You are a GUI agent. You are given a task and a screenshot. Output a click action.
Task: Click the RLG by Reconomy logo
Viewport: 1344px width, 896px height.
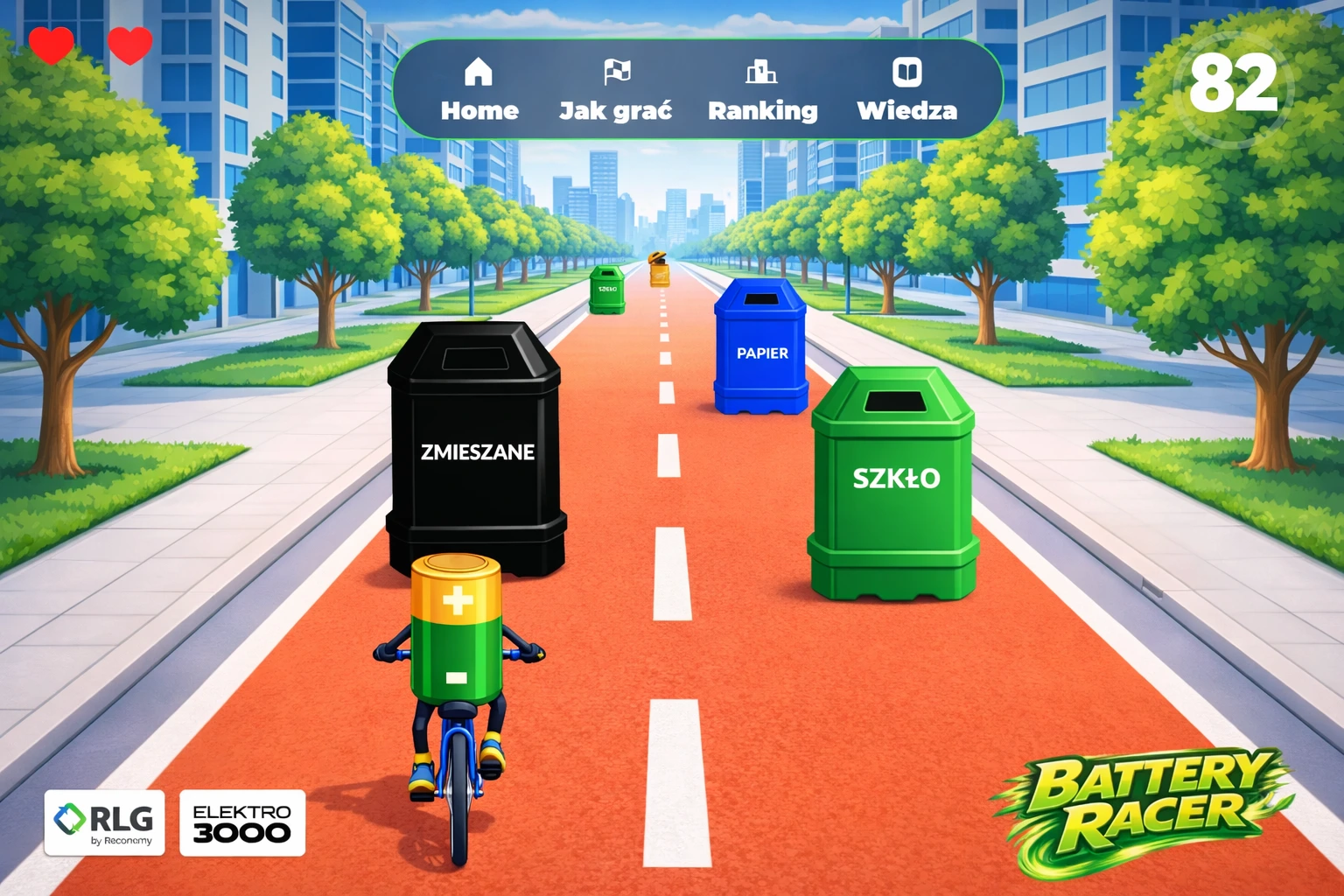tap(104, 822)
